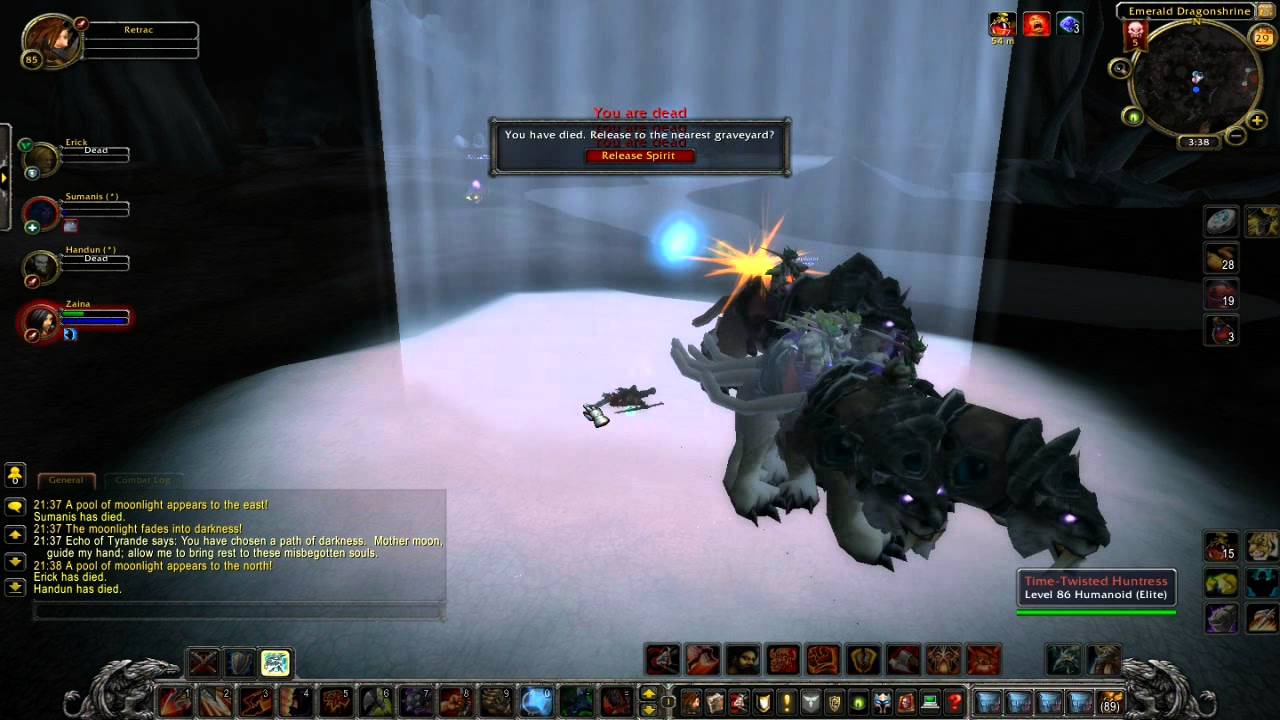Toggle minimap tracking magnifying glass
This screenshot has height=720, width=1280.
coord(1121,70)
